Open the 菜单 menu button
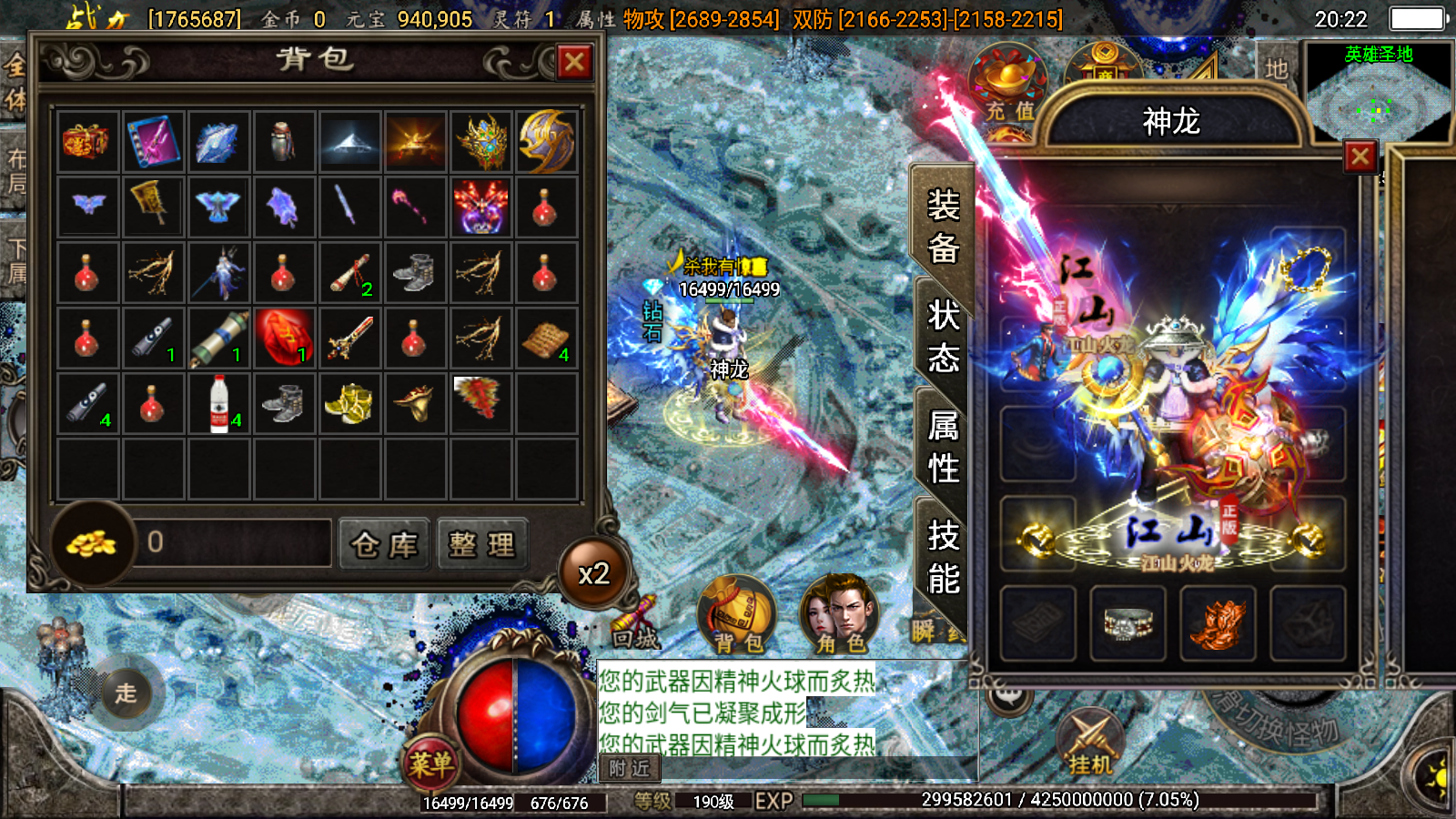This screenshot has height=819, width=1456. pos(430,763)
